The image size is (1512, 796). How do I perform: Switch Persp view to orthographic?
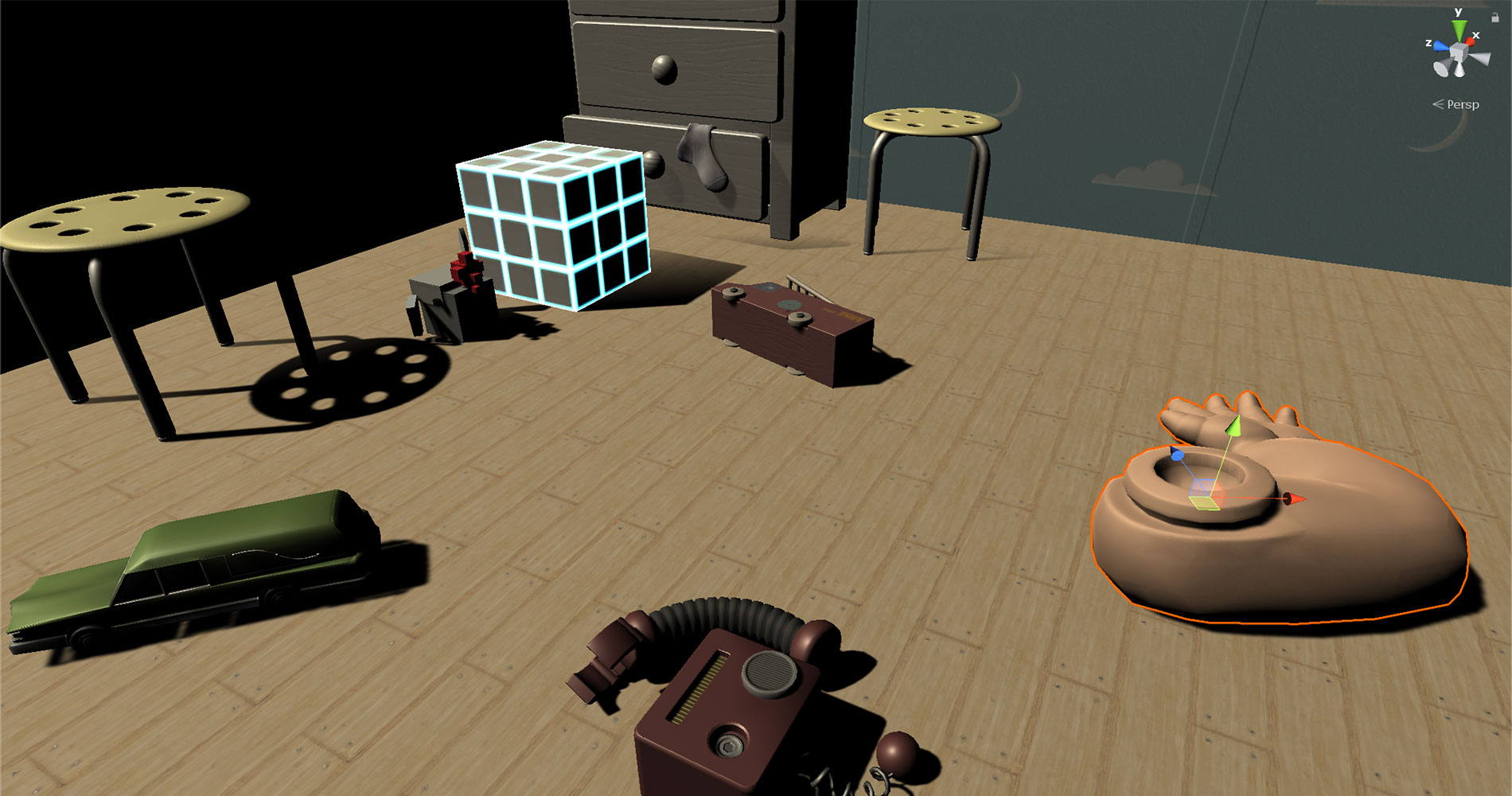(x=1464, y=104)
